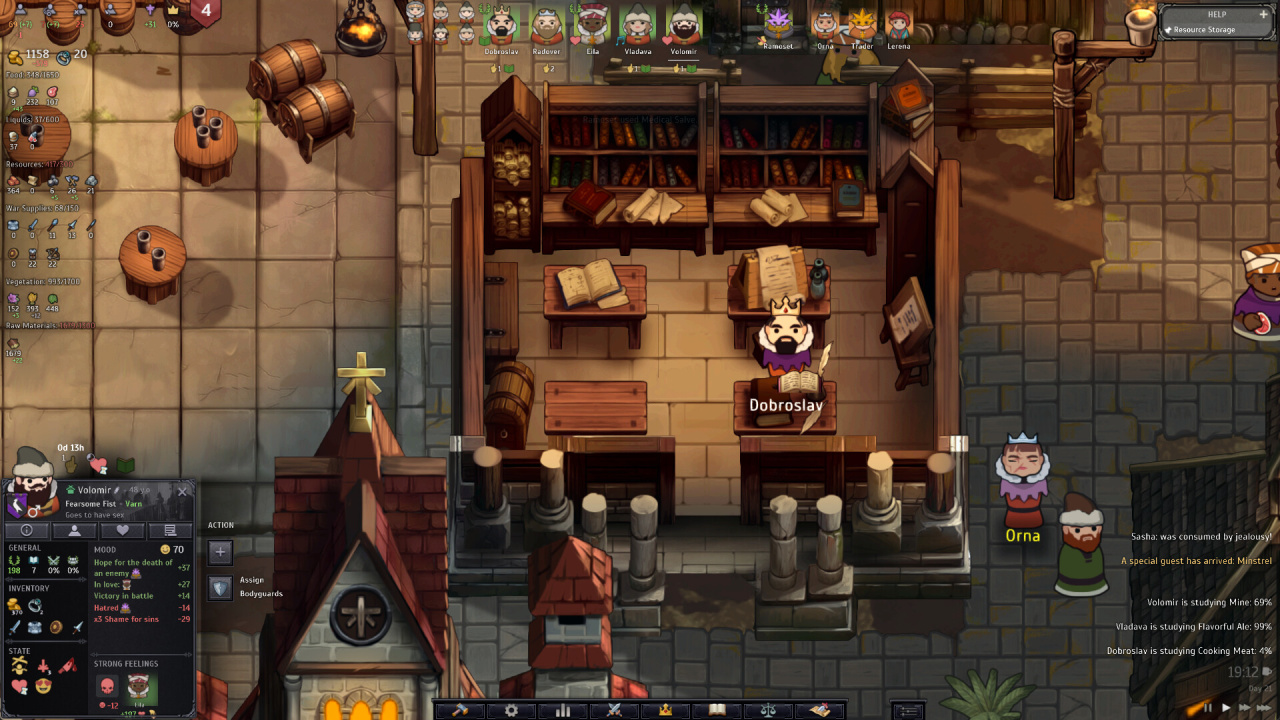Open the gear menu in the bottom toolbar
The height and width of the screenshot is (720, 1280).
click(x=512, y=710)
